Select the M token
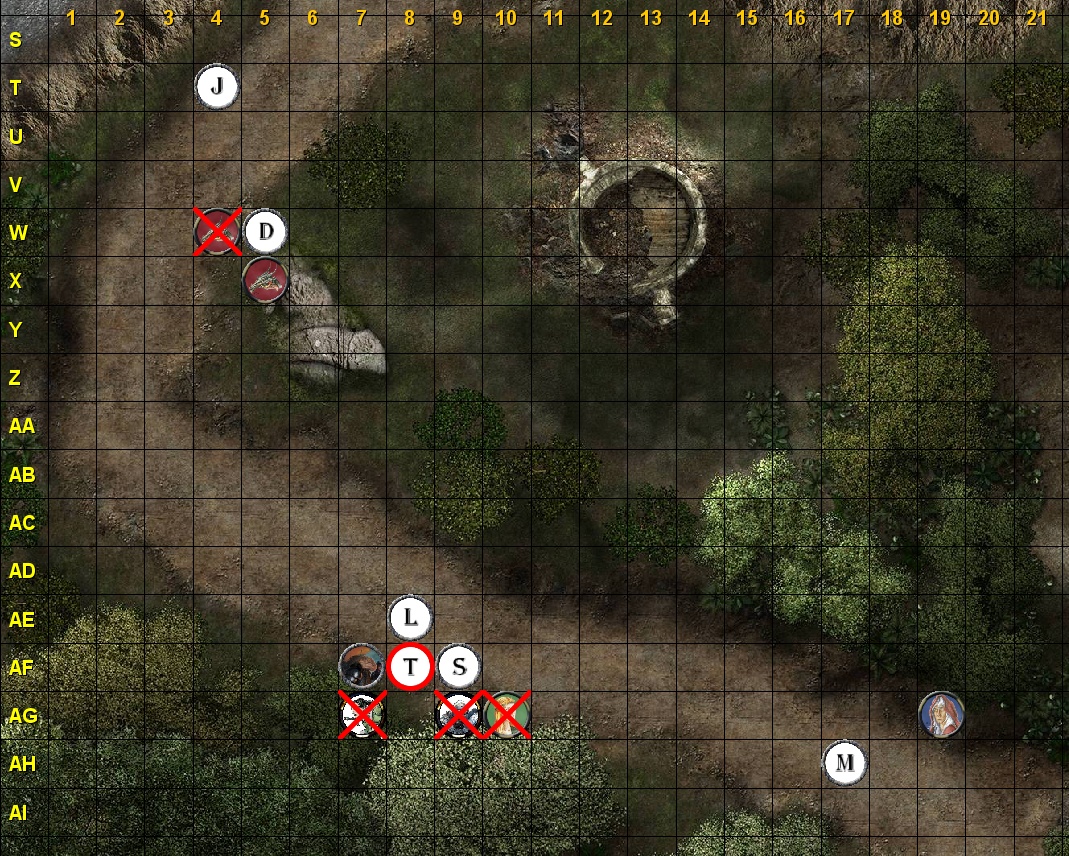1069x856 pixels. pos(845,763)
